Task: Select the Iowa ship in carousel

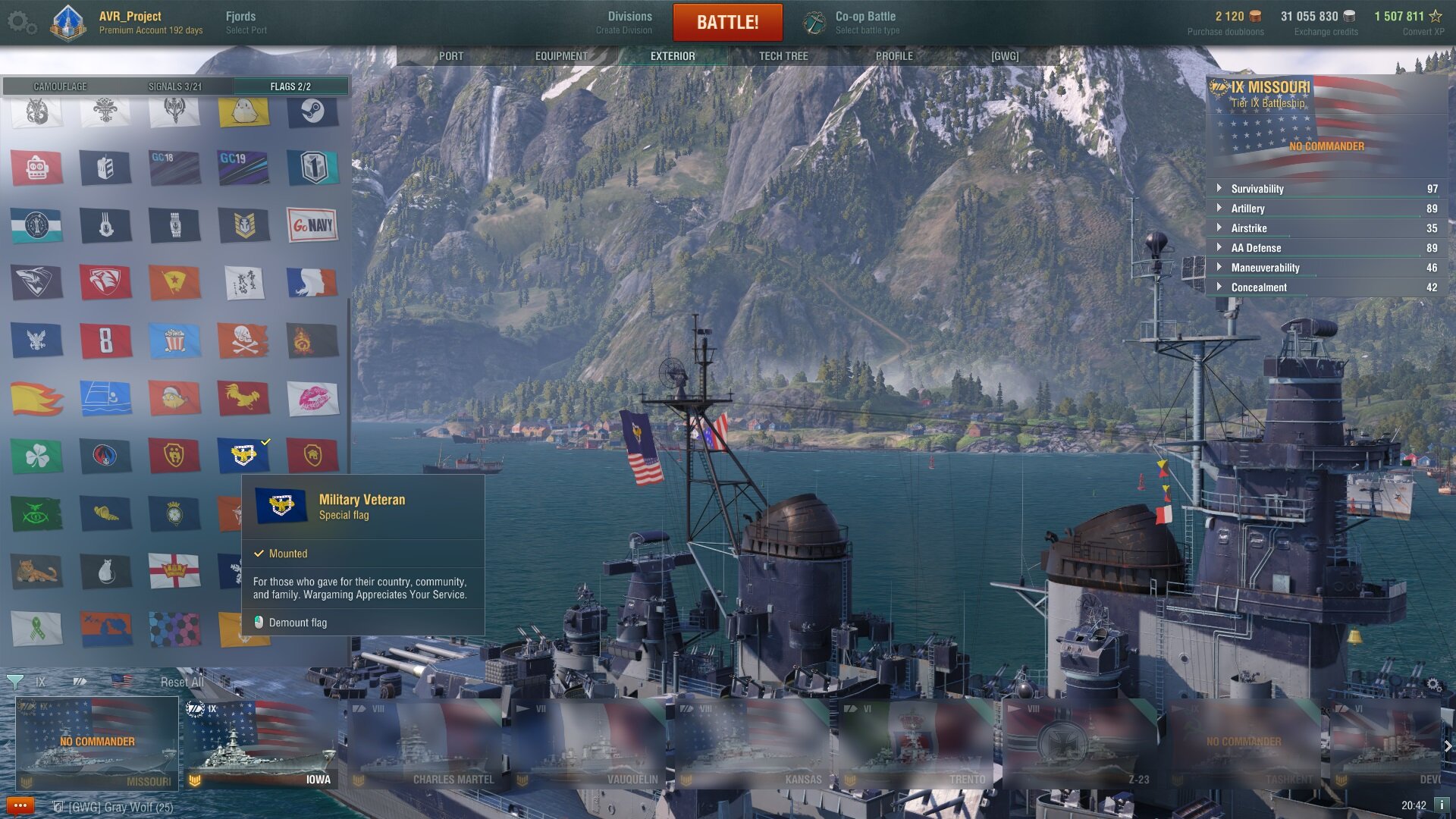Action: [262, 743]
